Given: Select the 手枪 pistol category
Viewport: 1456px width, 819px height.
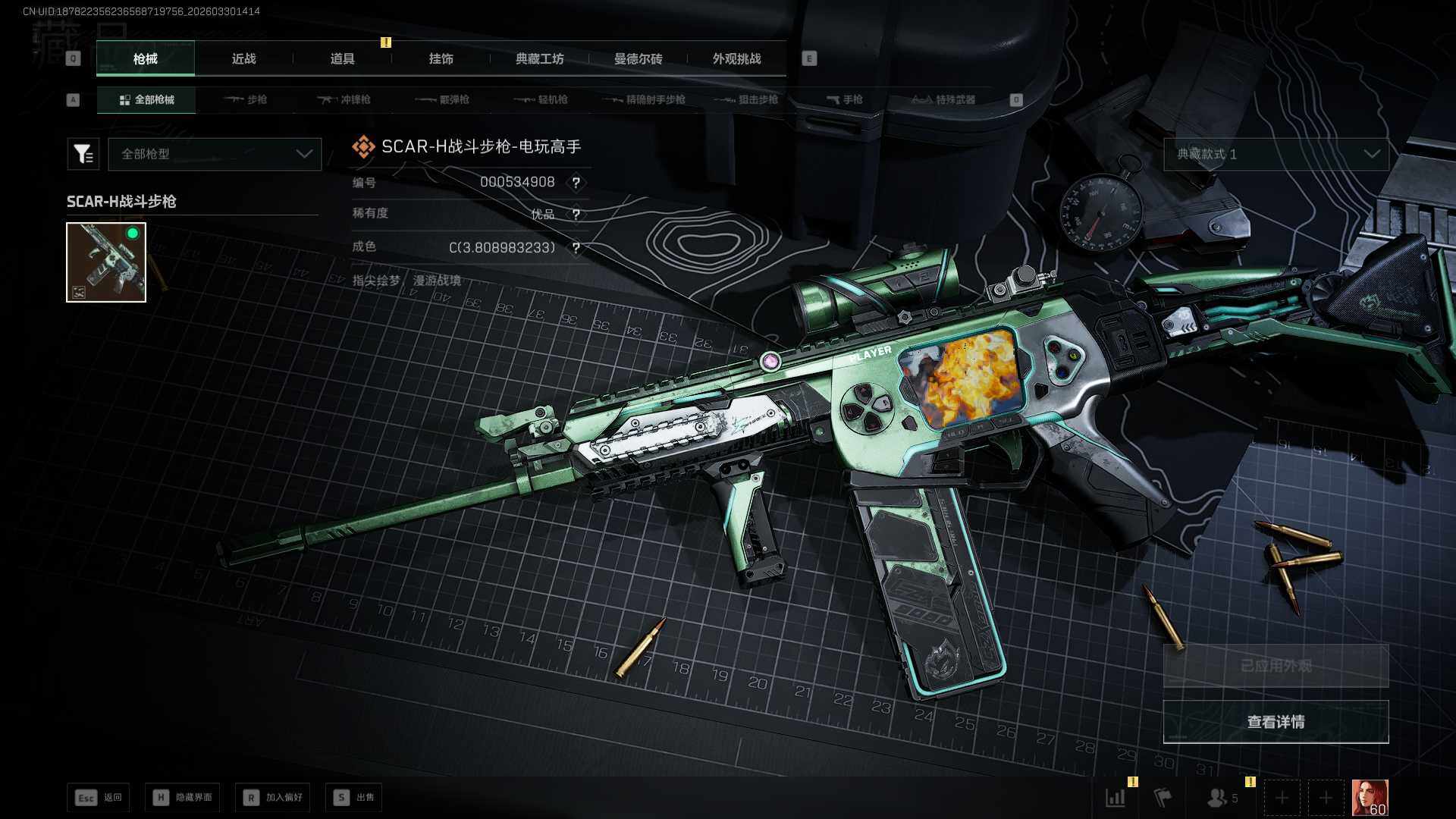Looking at the screenshot, I should click(x=844, y=100).
